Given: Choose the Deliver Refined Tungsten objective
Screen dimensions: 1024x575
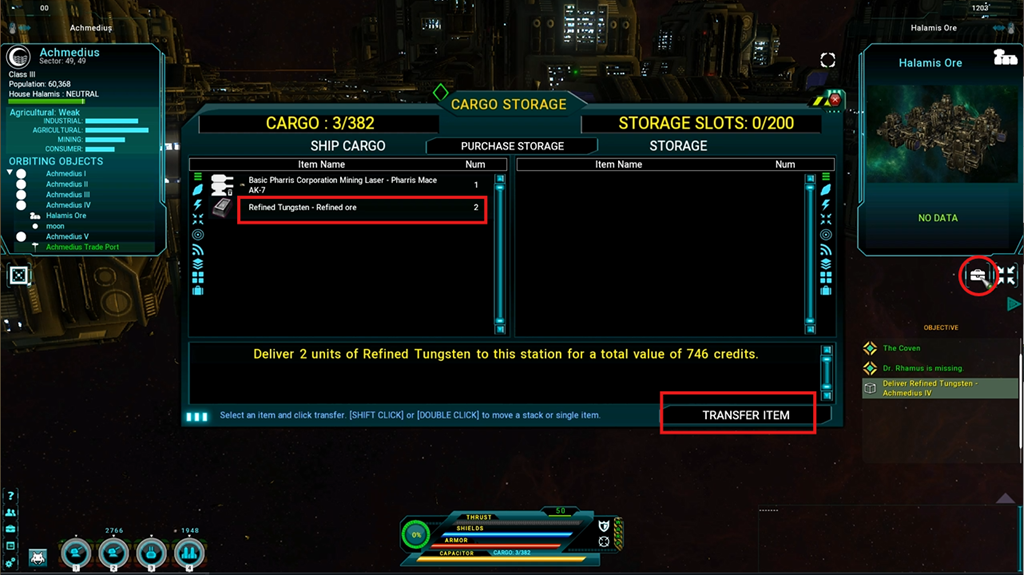Looking at the screenshot, I should pos(930,388).
